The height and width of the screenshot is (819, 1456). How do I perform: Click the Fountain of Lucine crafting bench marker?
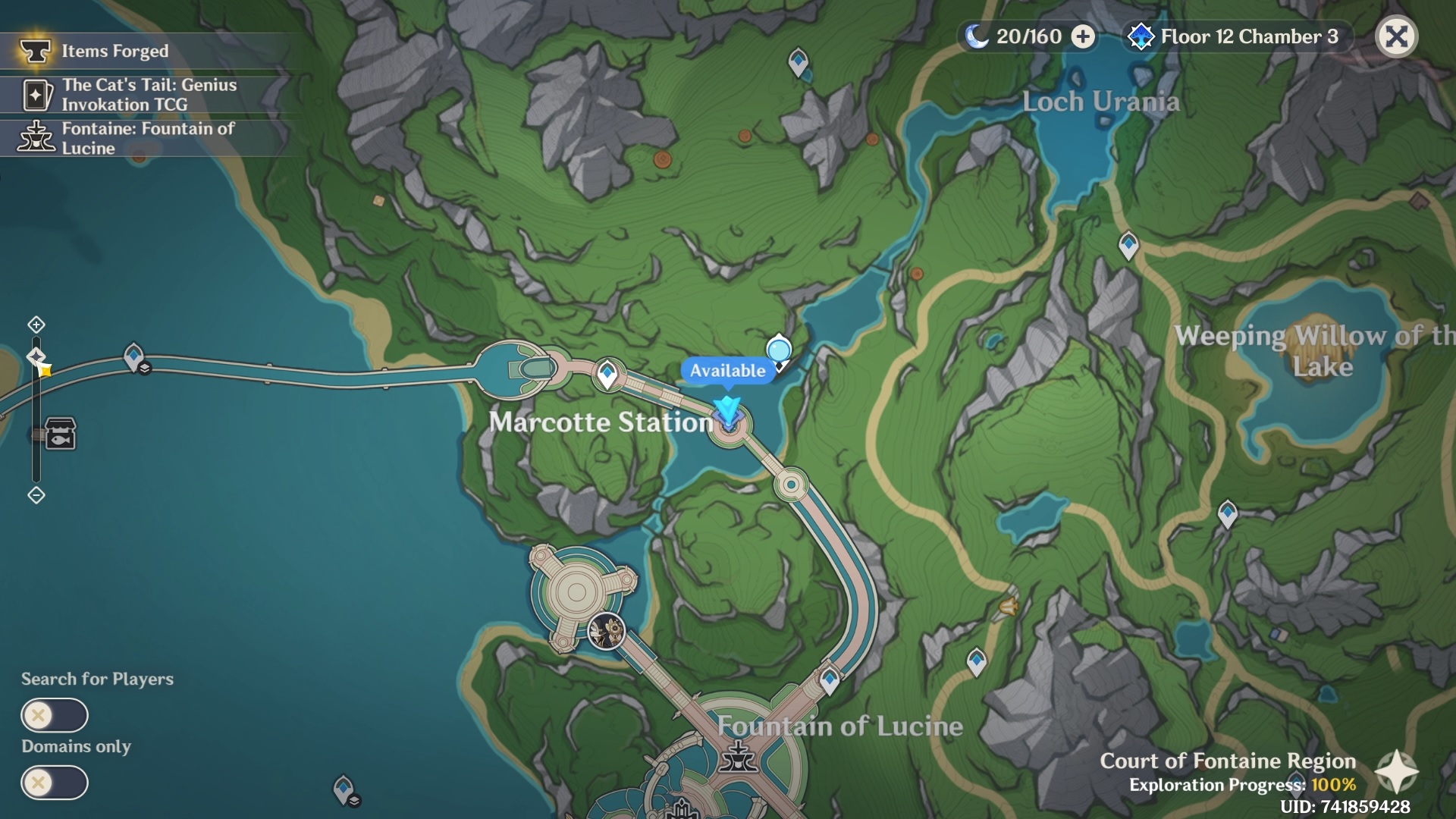click(737, 756)
